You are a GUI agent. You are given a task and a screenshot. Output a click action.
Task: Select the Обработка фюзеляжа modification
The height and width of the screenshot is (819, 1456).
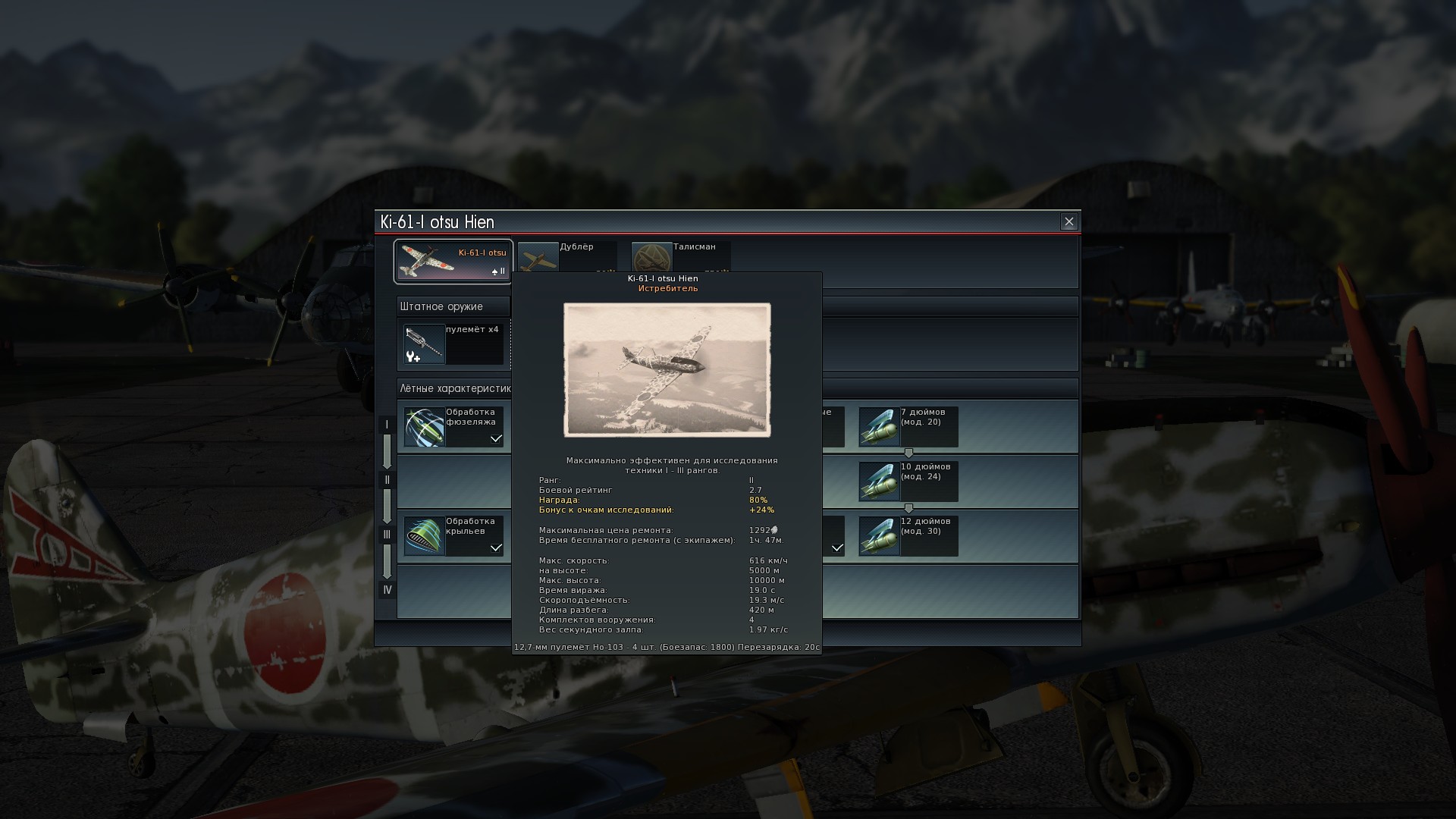pos(453,427)
